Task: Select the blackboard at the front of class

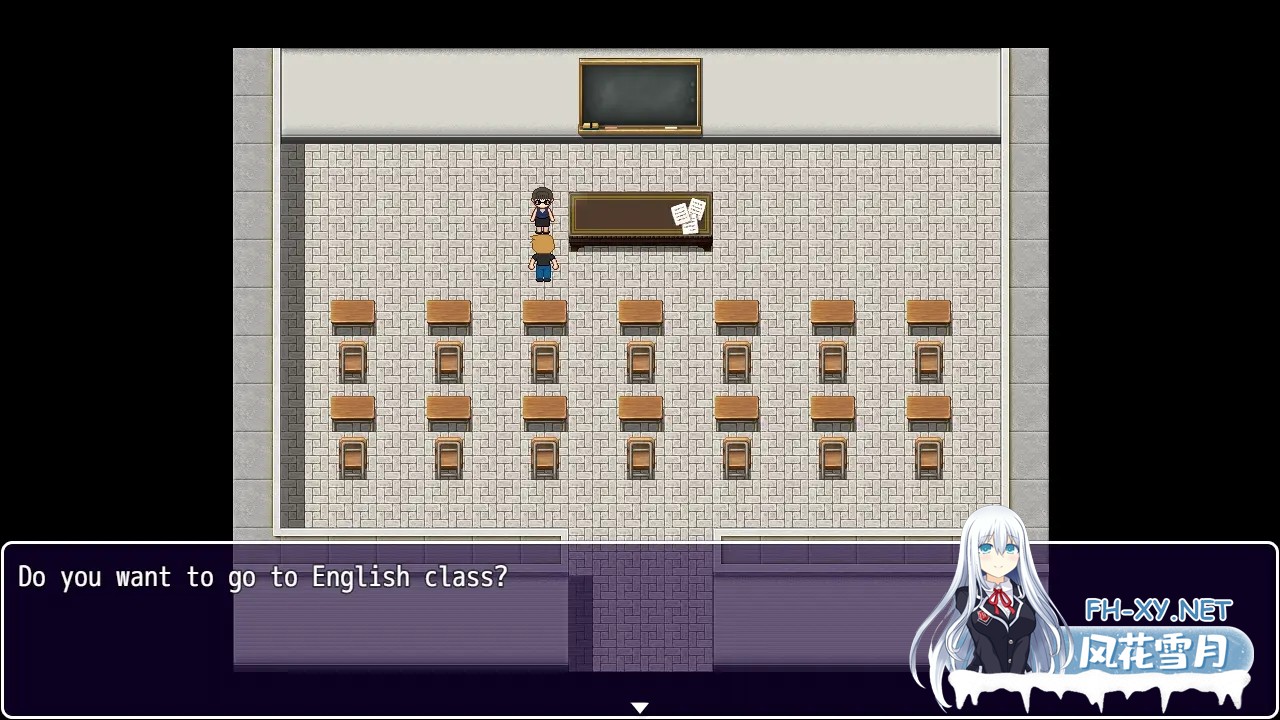Action: click(x=640, y=95)
